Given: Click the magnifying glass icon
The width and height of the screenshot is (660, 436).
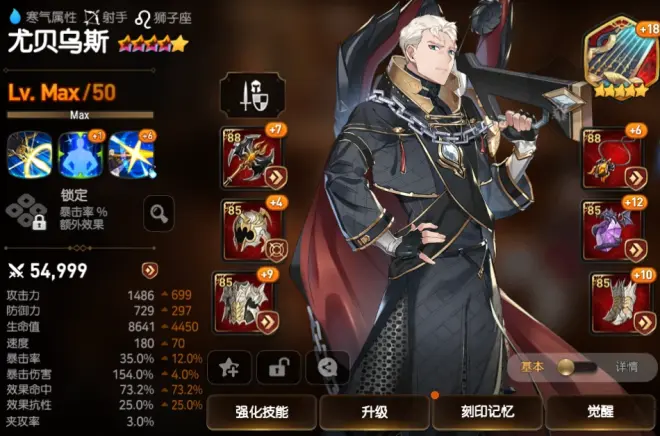Looking at the screenshot, I should [x=159, y=211].
